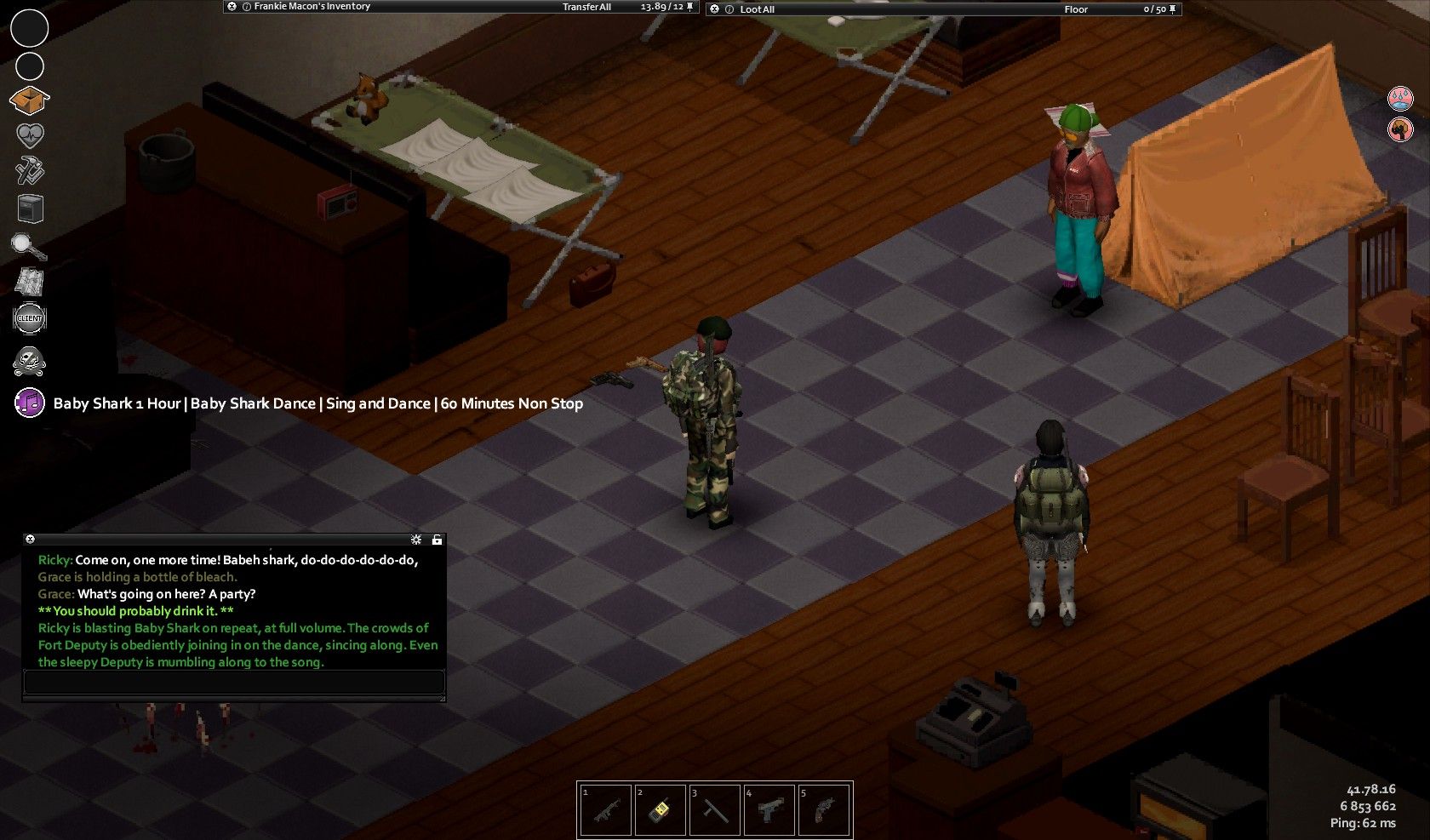
Task: Click Transfer All in the inventory bar
Action: coord(586,7)
